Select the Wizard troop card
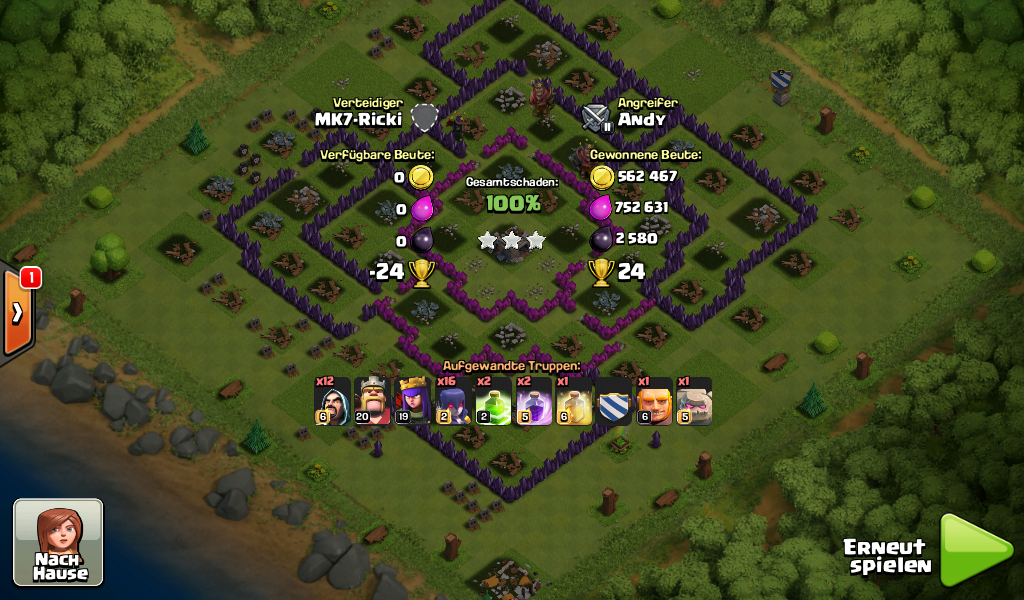Screen dimensions: 1024x600 click(332, 402)
